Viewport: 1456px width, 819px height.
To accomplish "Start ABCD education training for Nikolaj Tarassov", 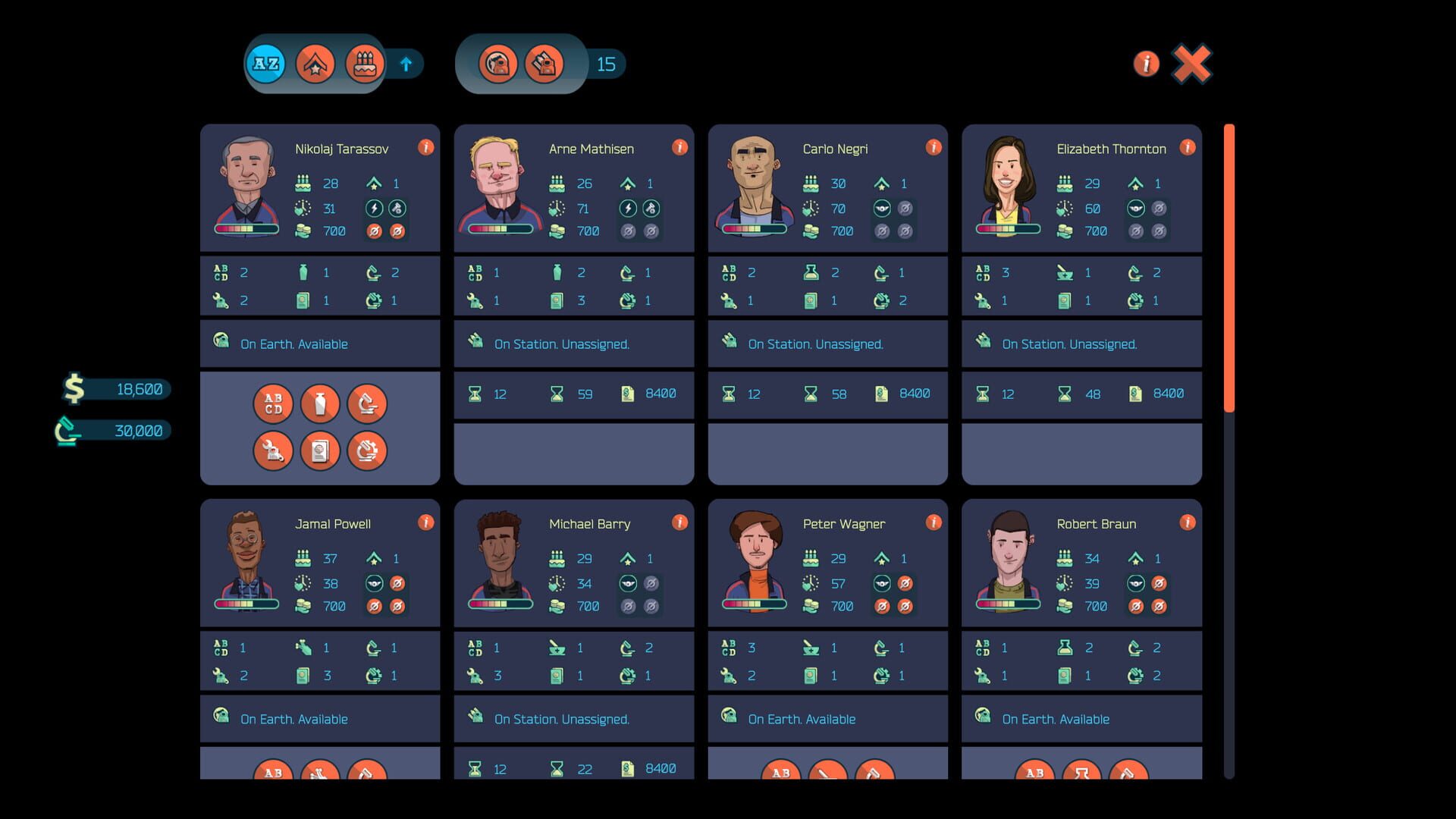I will [x=273, y=403].
